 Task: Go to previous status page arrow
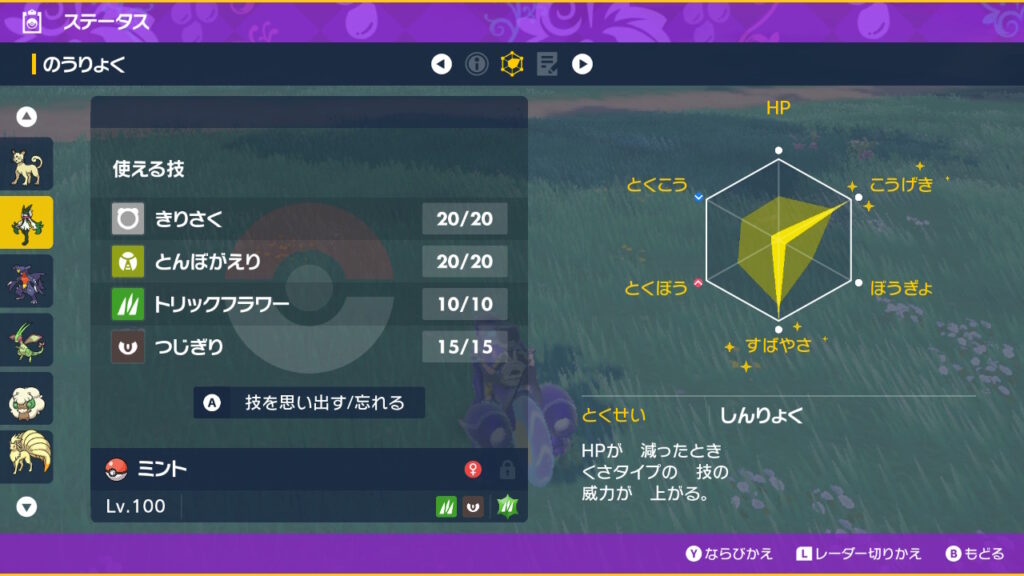tap(441, 65)
